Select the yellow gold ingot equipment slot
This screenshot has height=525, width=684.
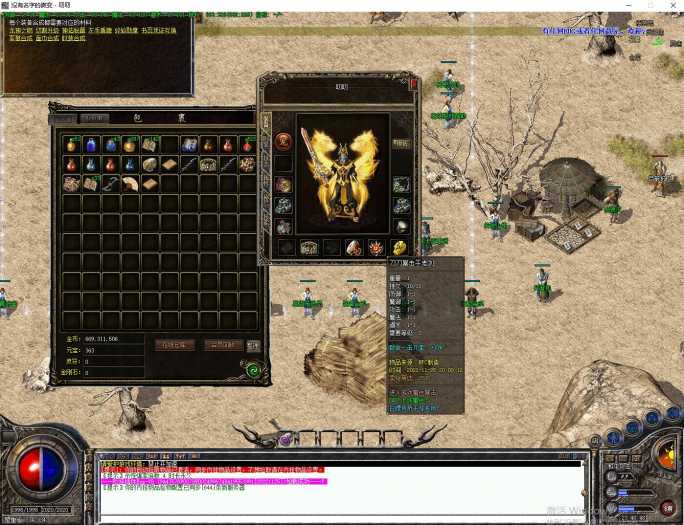pos(400,247)
